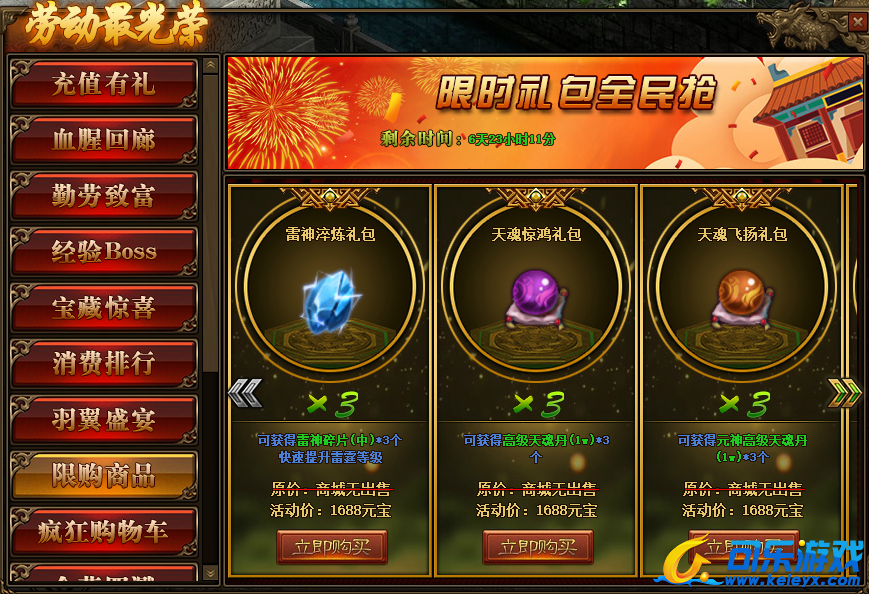869x594 pixels.
Task: Click the menu list scroll-up arrow
Action: click(x=210, y=65)
